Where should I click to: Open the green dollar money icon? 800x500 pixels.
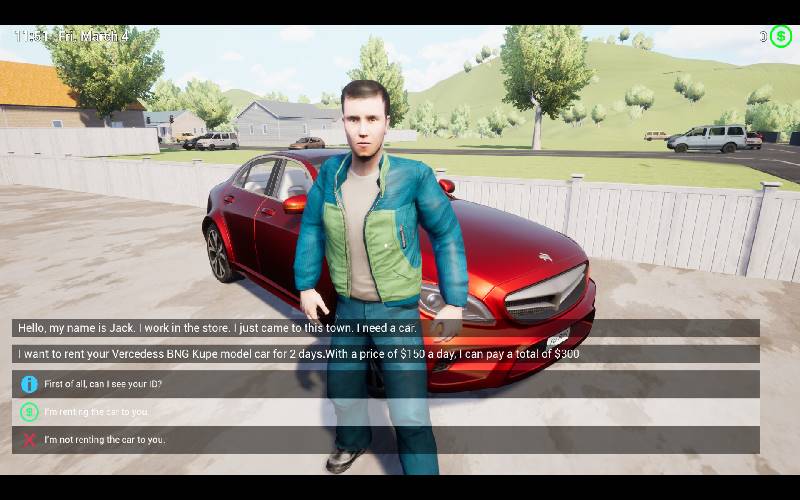coord(781,37)
